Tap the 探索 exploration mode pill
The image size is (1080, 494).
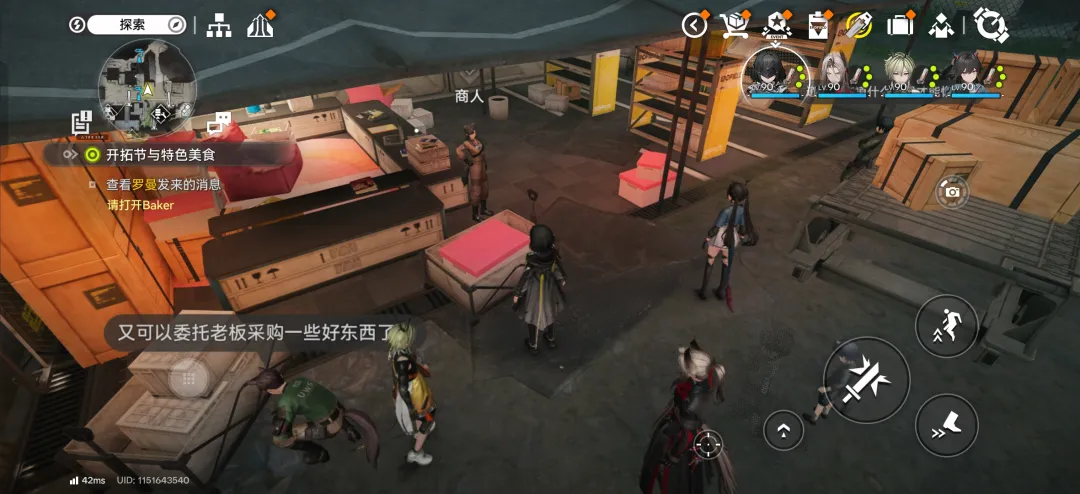pyautogui.click(x=137, y=24)
